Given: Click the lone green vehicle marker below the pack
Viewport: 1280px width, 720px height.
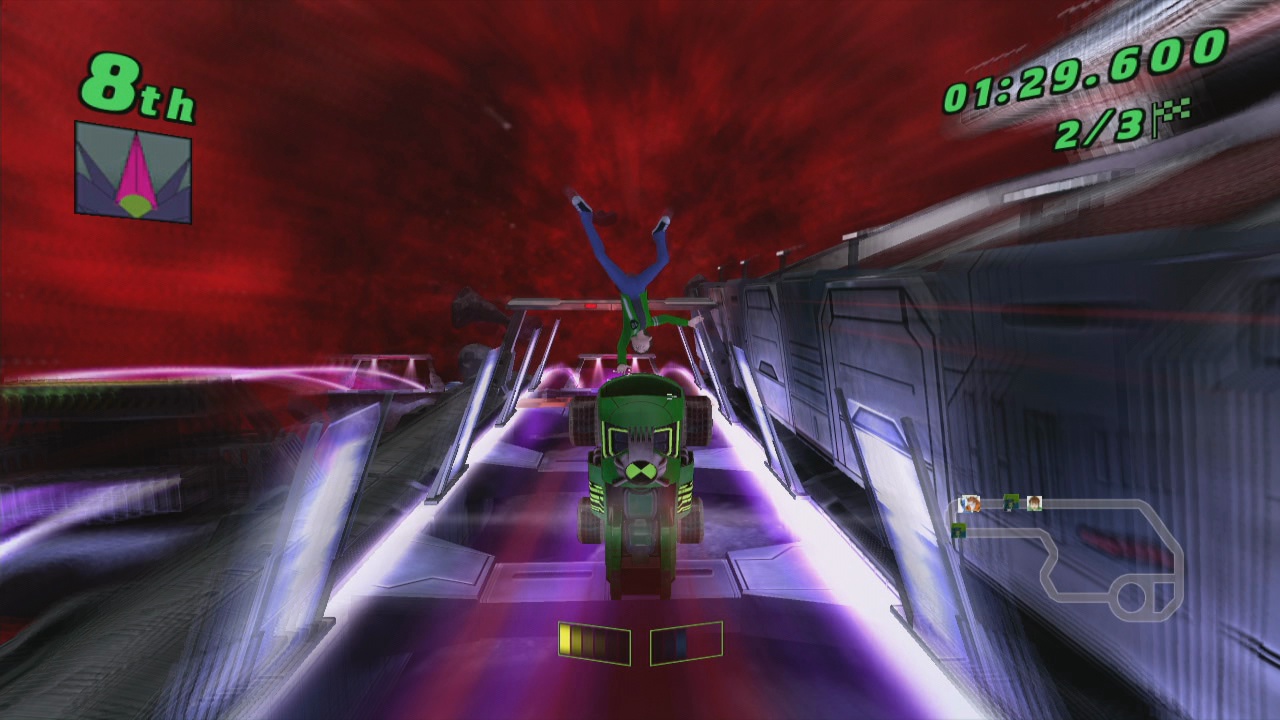Looking at the screenshot, I should (959, 531).
